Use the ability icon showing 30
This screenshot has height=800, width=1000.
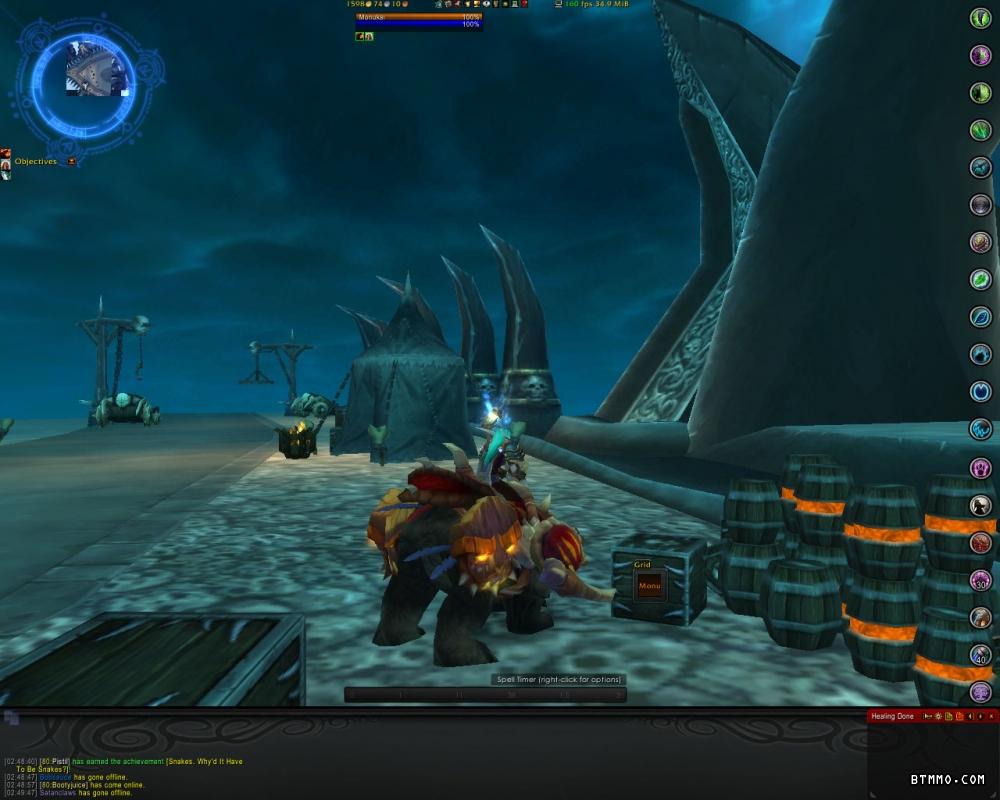(x=980, y=580)
